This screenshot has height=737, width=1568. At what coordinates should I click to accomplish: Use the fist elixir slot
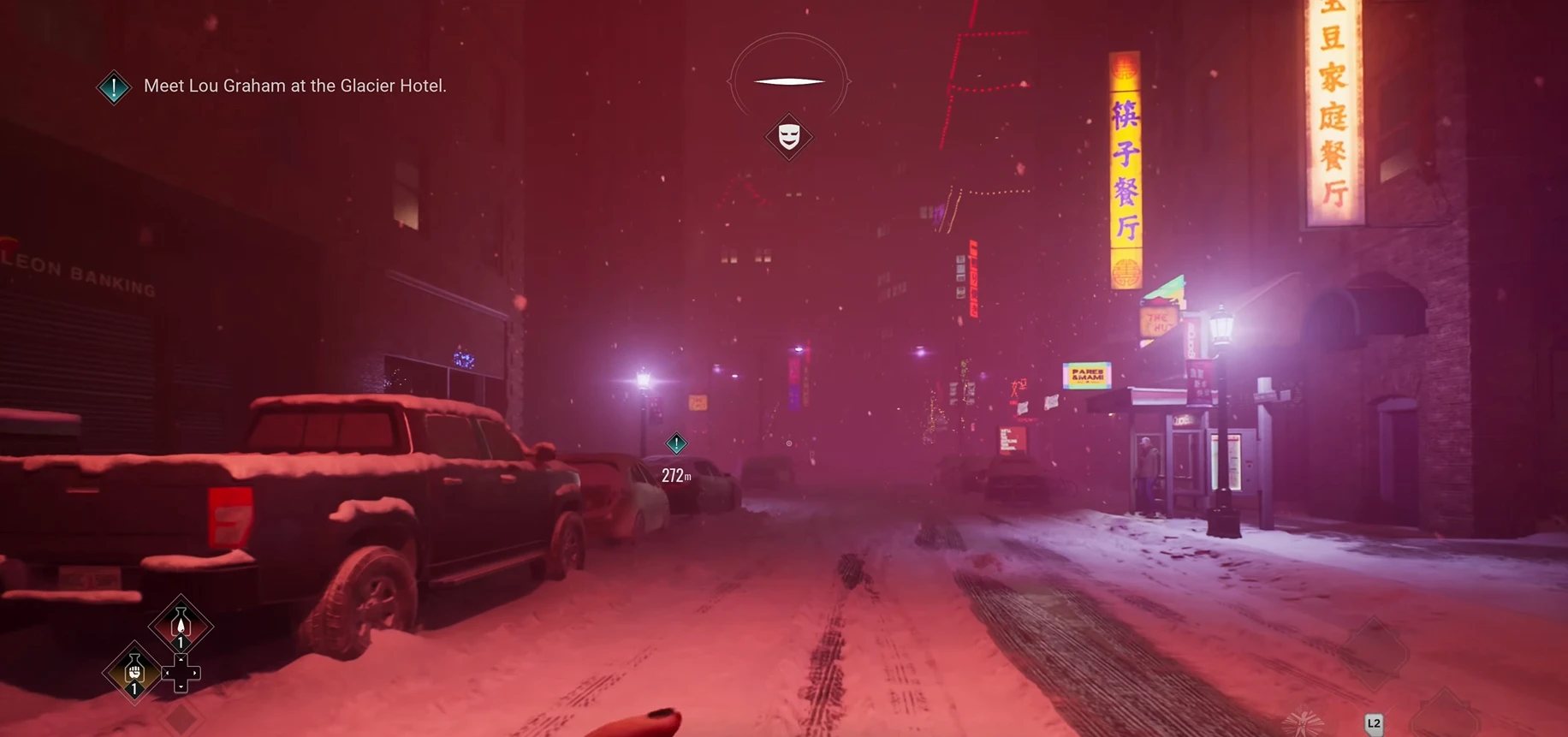pyautogui.click(x=134, y=672)
